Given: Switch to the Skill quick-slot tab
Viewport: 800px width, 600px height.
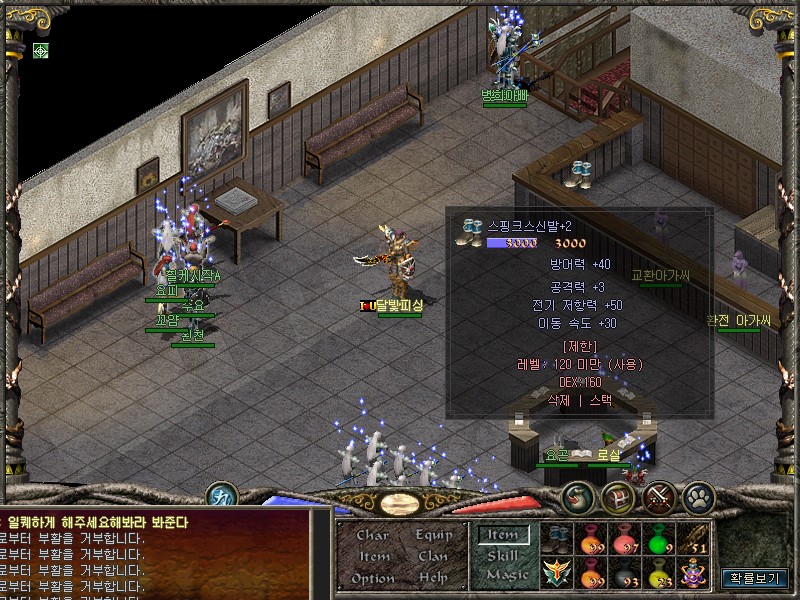Looking at the screenshot, I should [503, 555].
